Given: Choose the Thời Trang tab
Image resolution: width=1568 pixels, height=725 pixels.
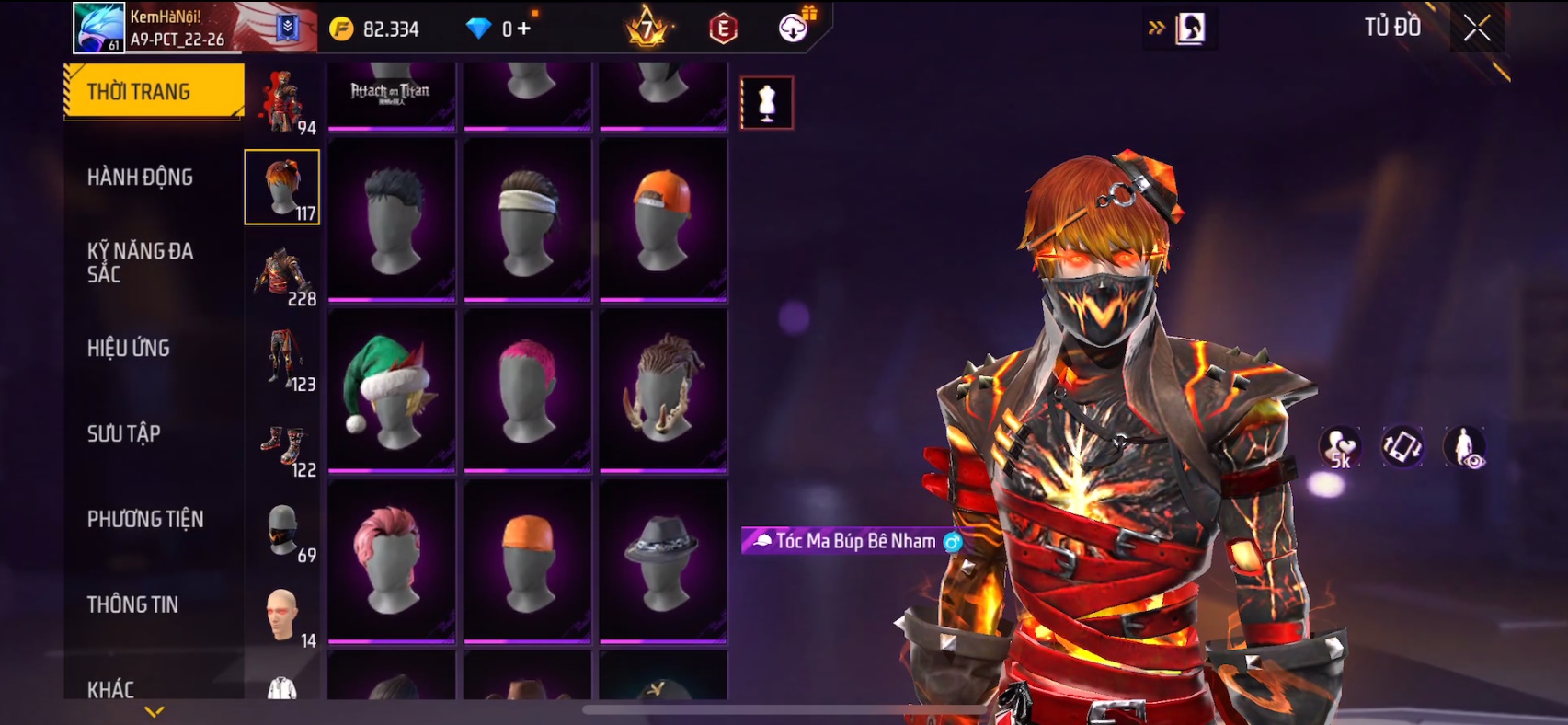Looking at the screenshot, I should (x=153, y=91).
